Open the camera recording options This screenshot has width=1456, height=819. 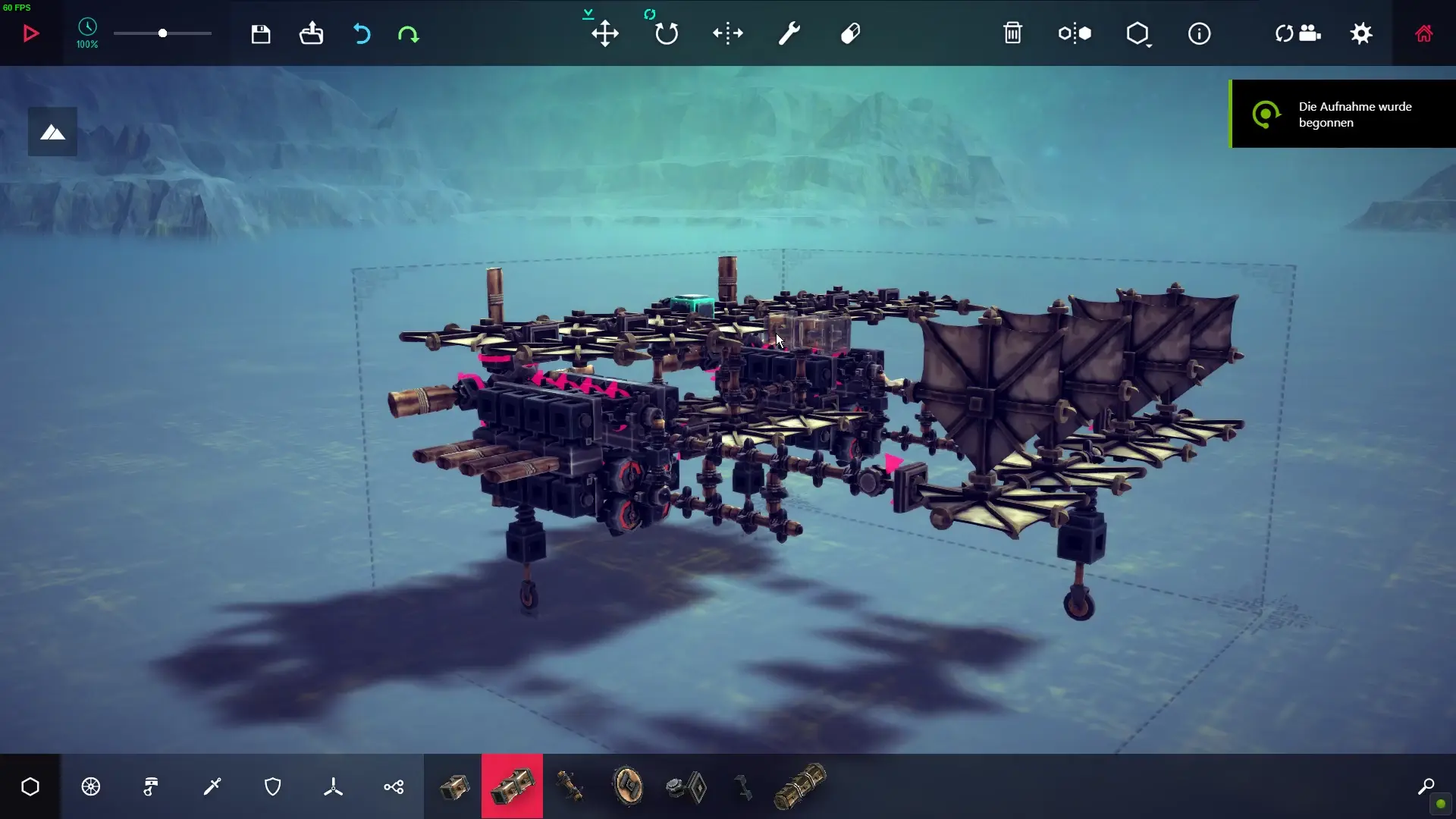pos(1298,33)
